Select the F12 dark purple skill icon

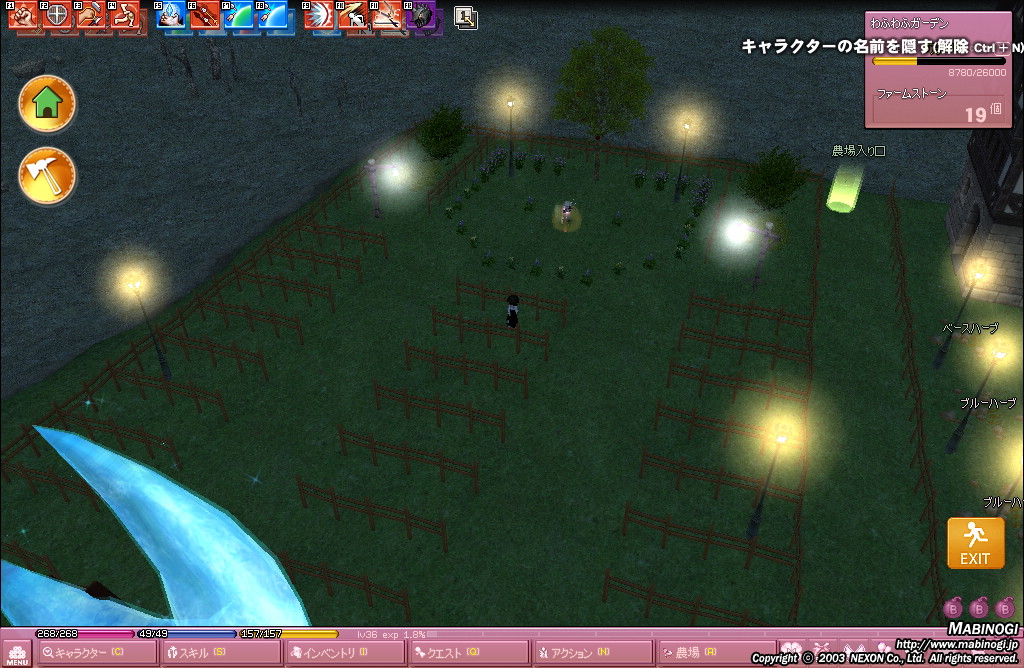pyautogui.click(x=420, y=16)
